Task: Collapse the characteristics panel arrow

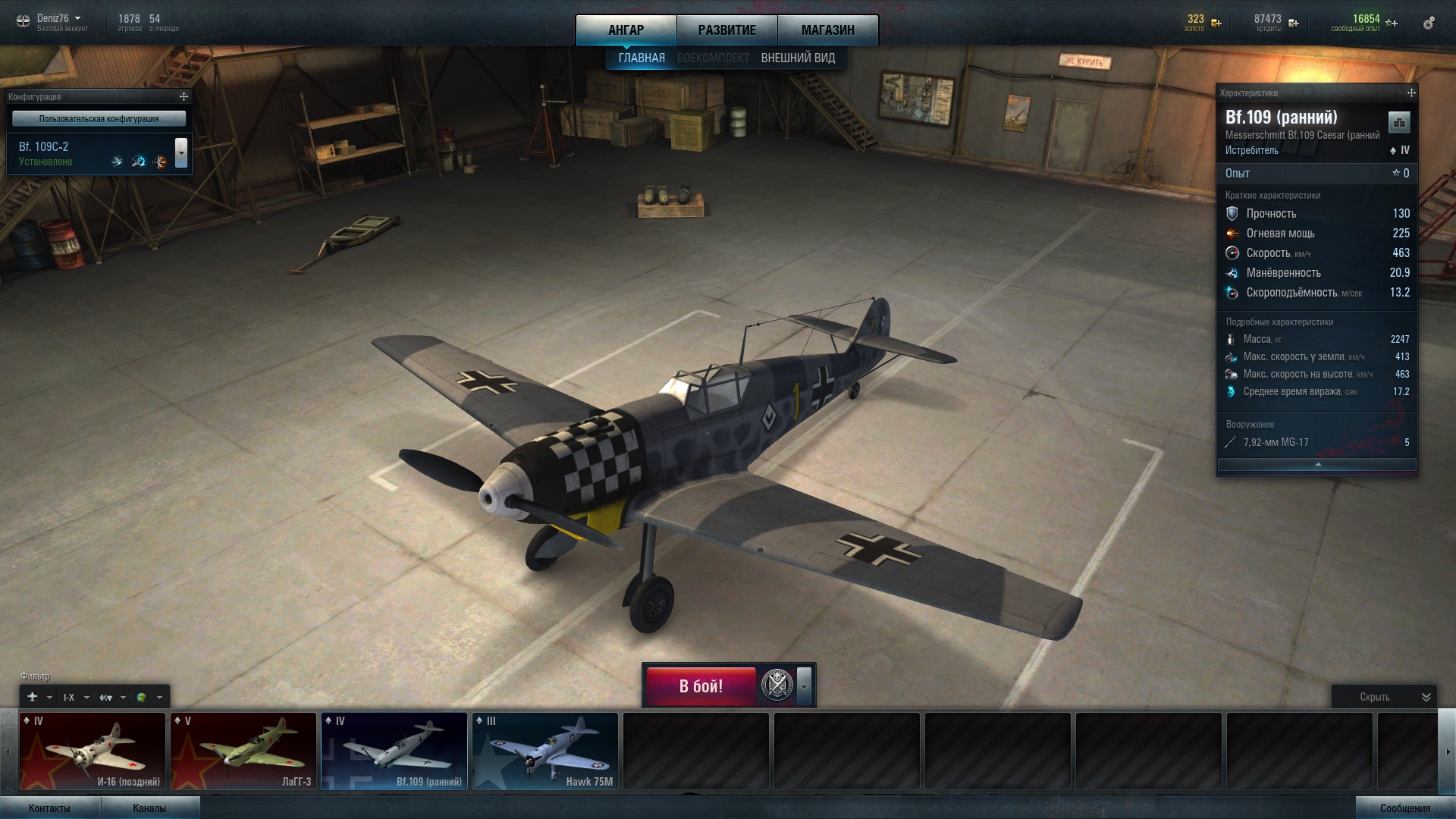Action: pos(1317,464)
